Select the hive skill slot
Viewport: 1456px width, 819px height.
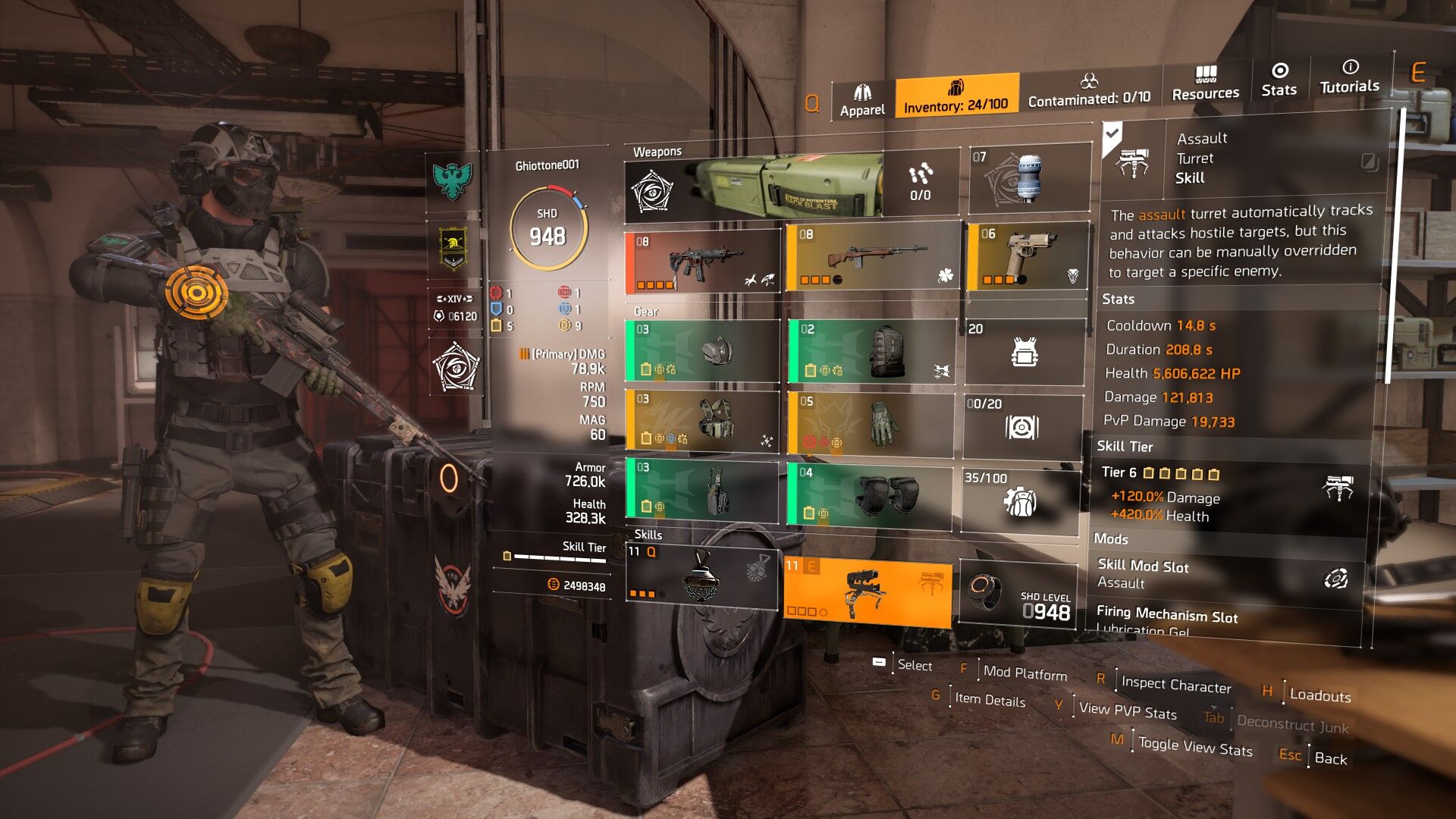(x=702, y=575)
